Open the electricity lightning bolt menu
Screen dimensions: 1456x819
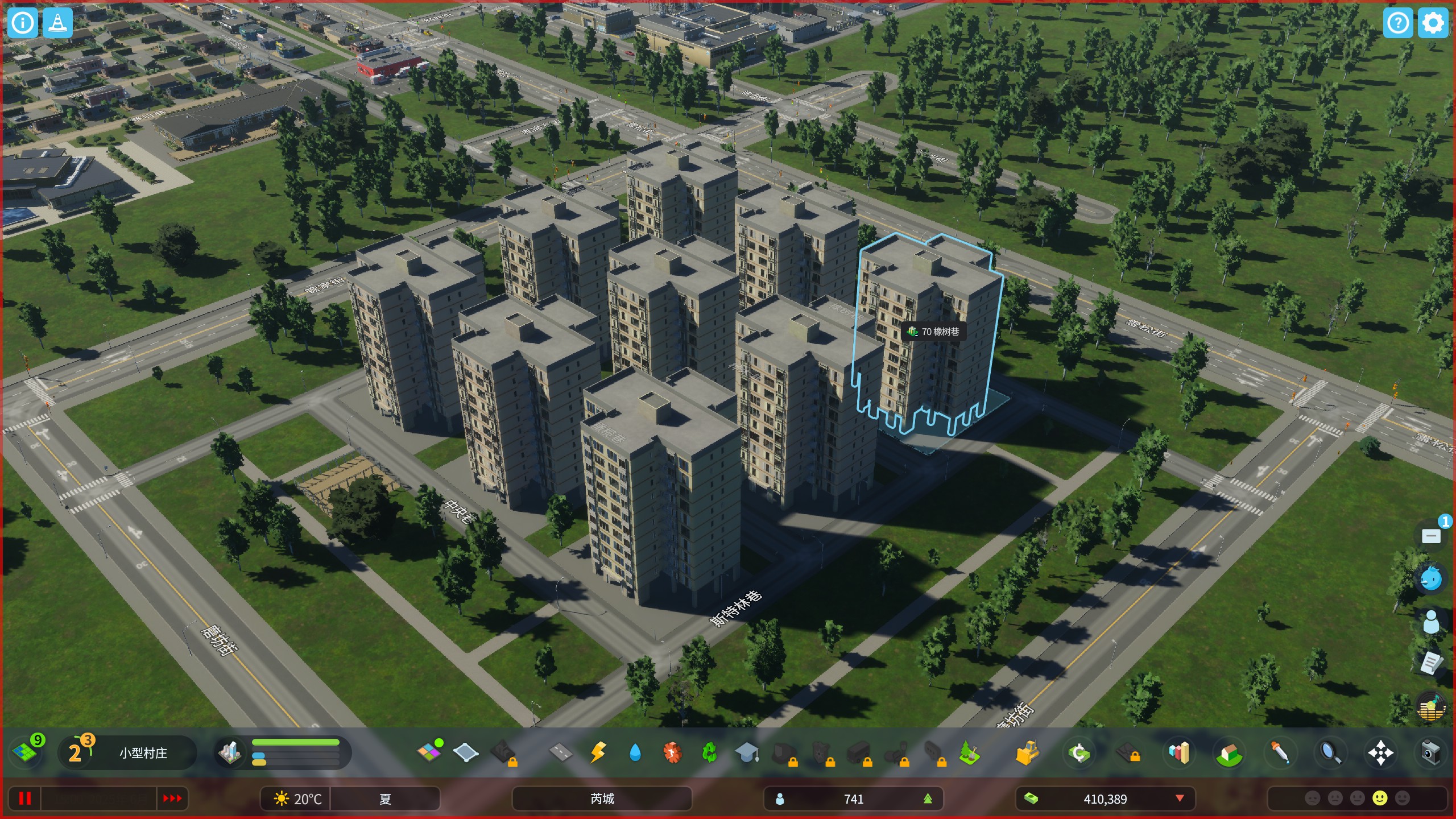pos(598,753)
